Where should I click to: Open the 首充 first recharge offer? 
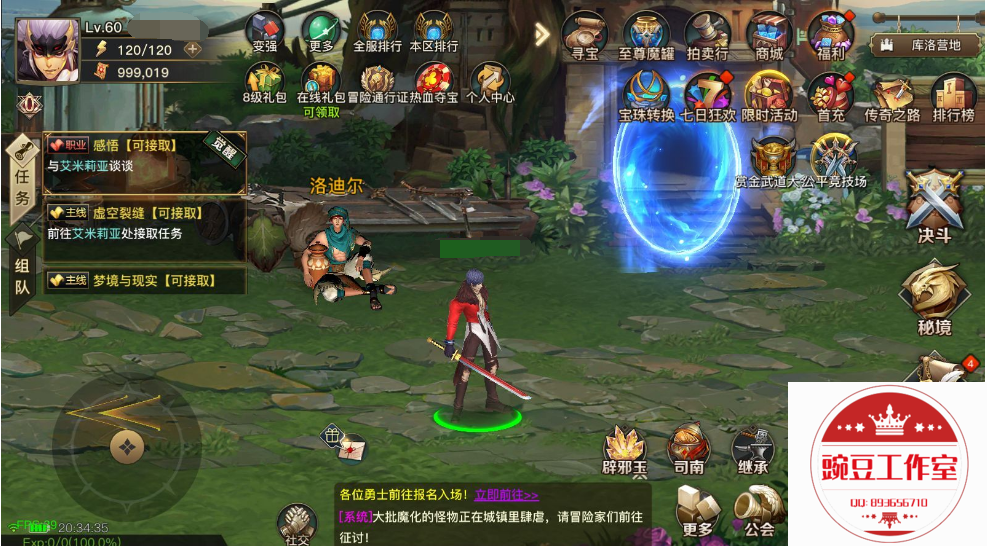830,97
